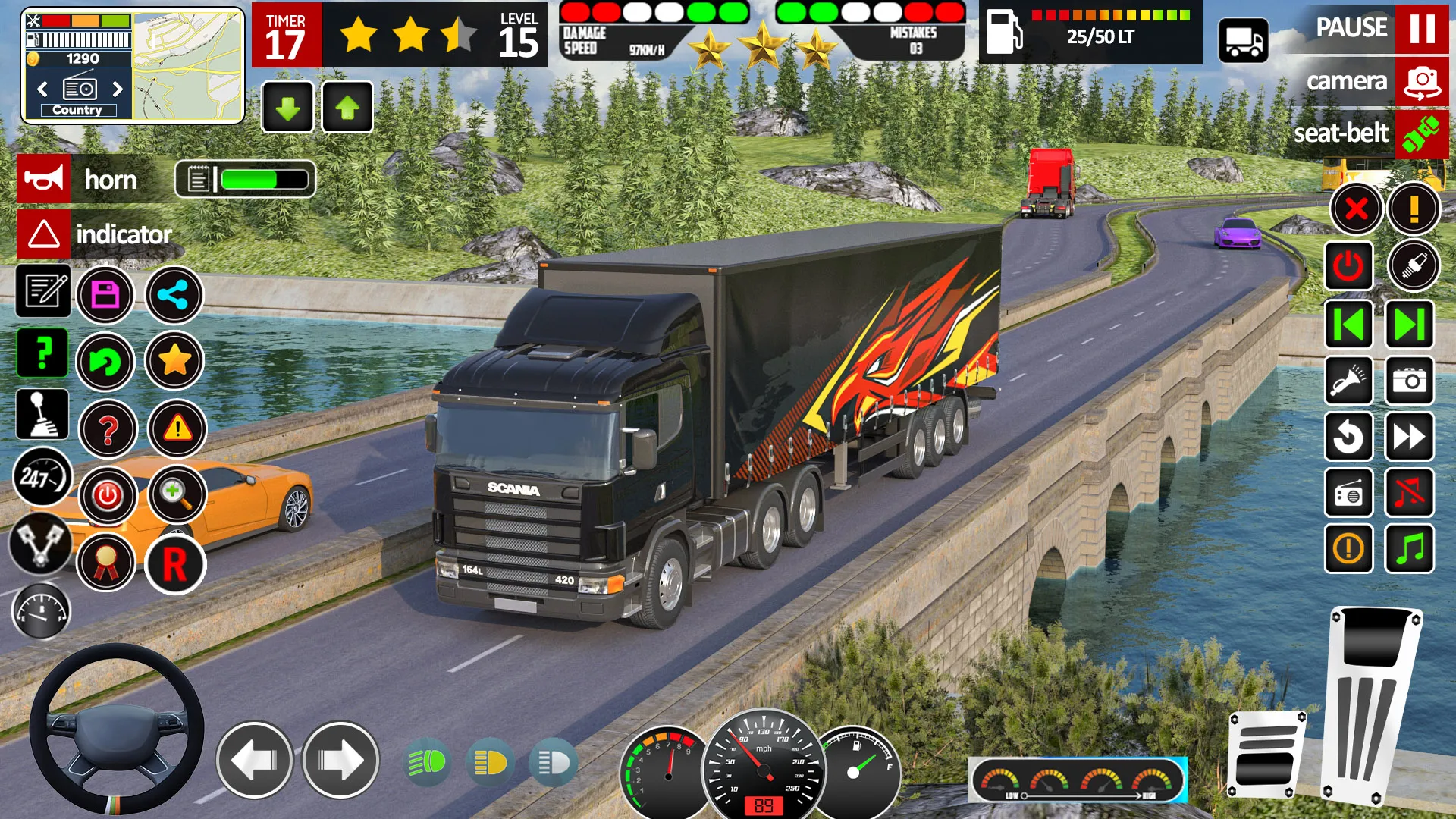The height and width of the screenshot is (819, 1456).
Task: Toggle the green high beam headlight
Action: [x=428, y=761]
